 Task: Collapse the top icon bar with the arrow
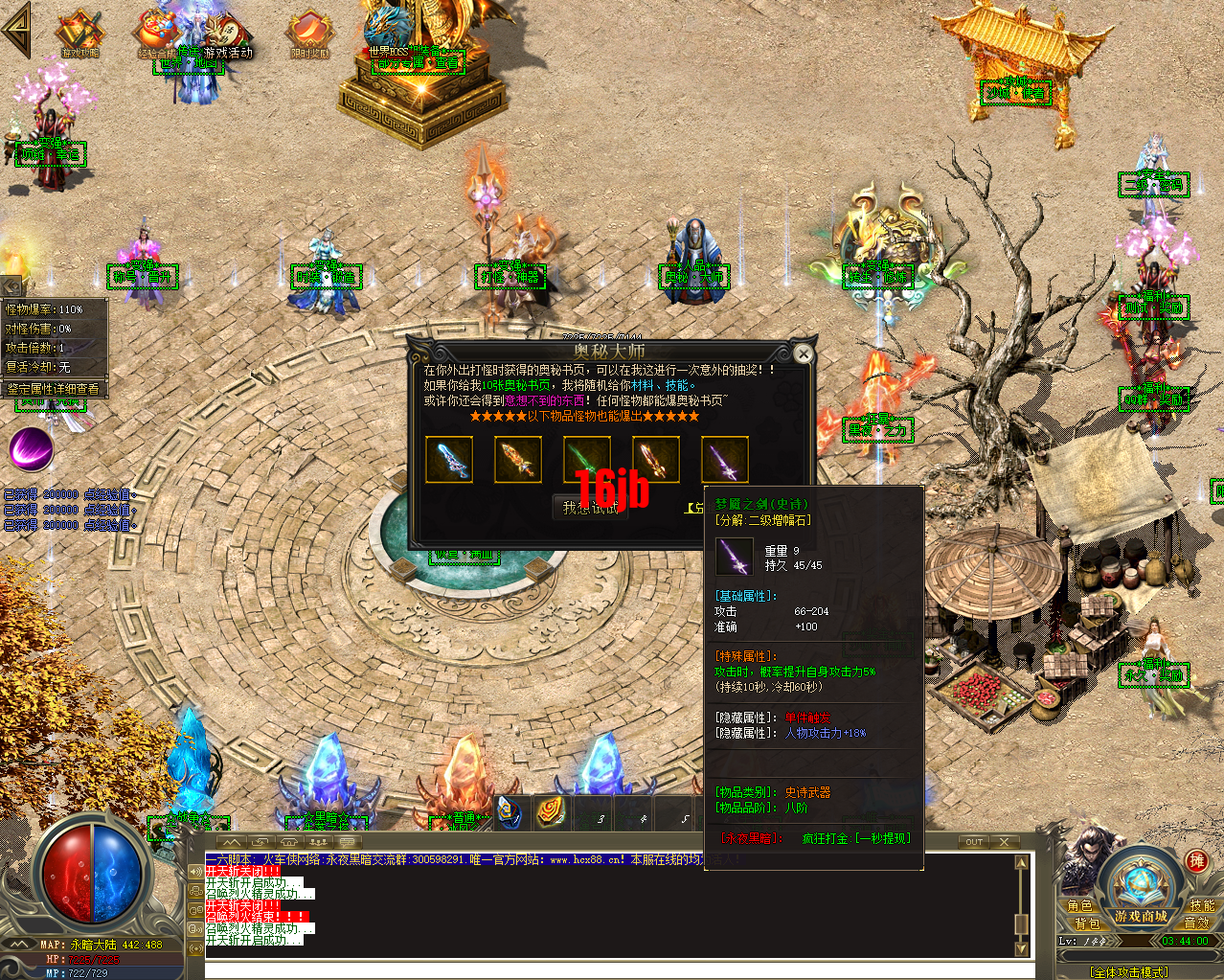point(16,32)
